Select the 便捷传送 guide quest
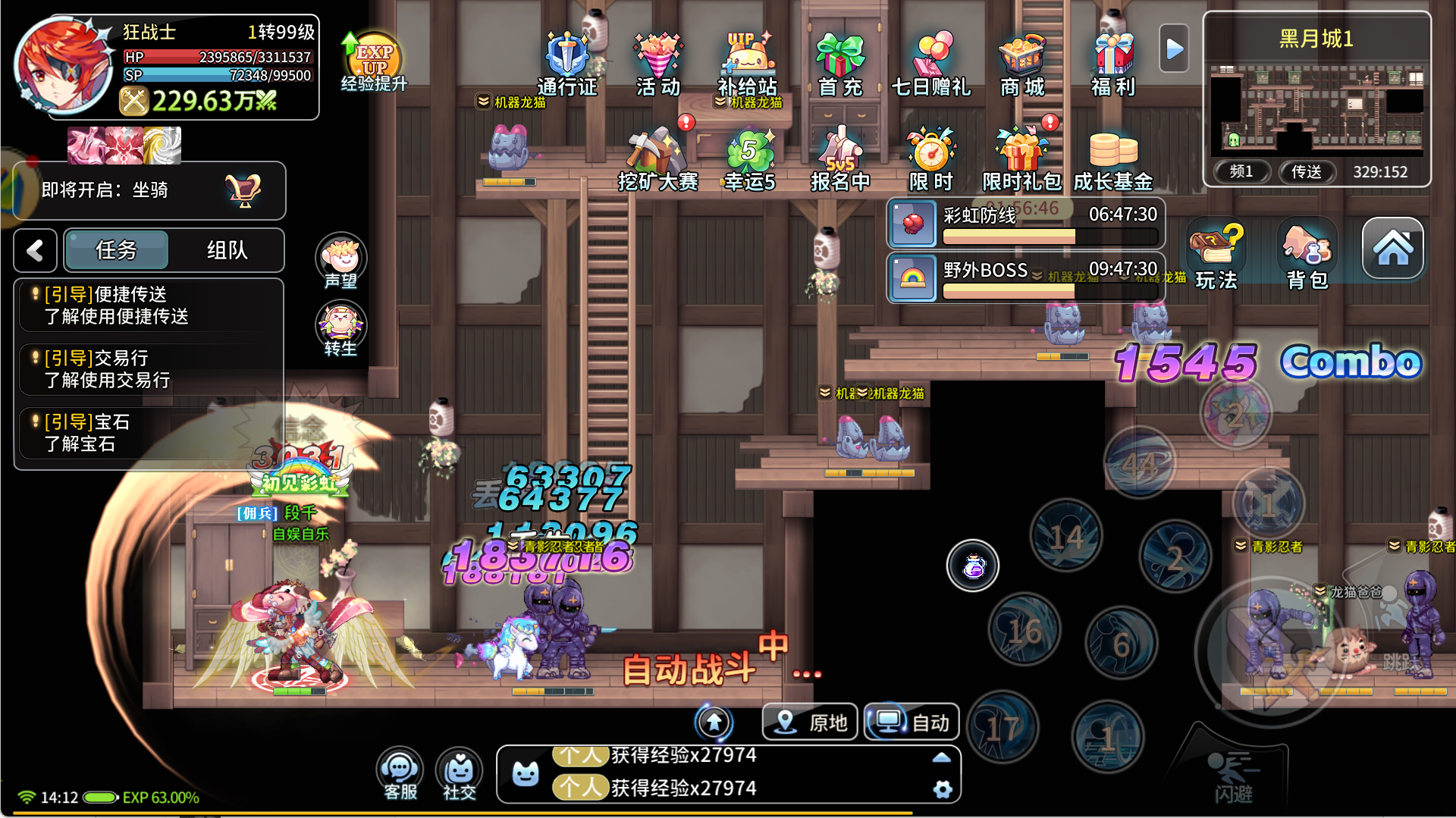 pyautogui.click(x=150, y=305)
